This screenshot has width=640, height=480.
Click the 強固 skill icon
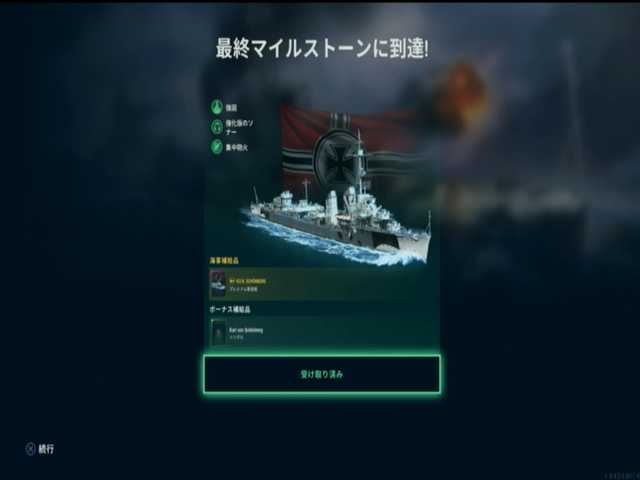[216, 107]
